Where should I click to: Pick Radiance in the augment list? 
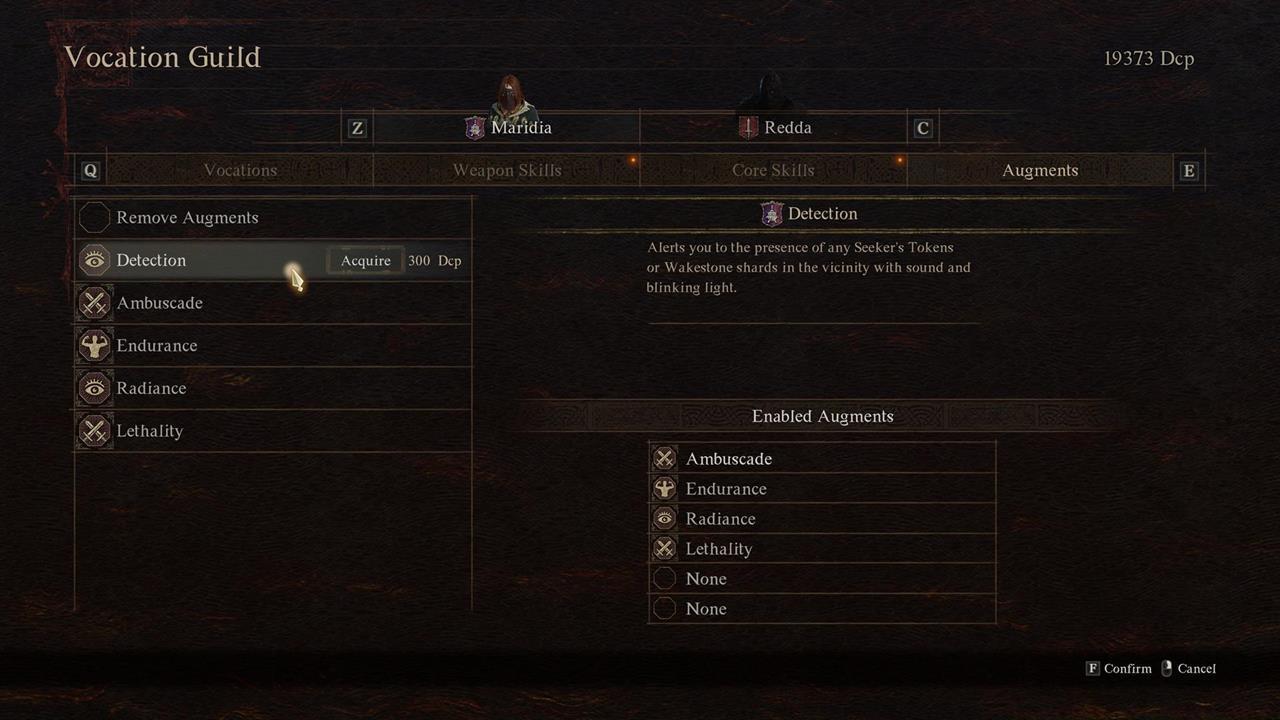click(151, 388)
